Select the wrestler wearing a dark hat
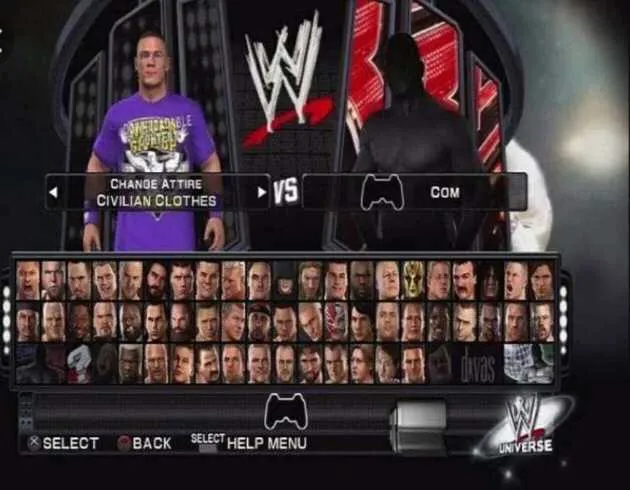This screenshot has width=630, height=490. point(285,280)
